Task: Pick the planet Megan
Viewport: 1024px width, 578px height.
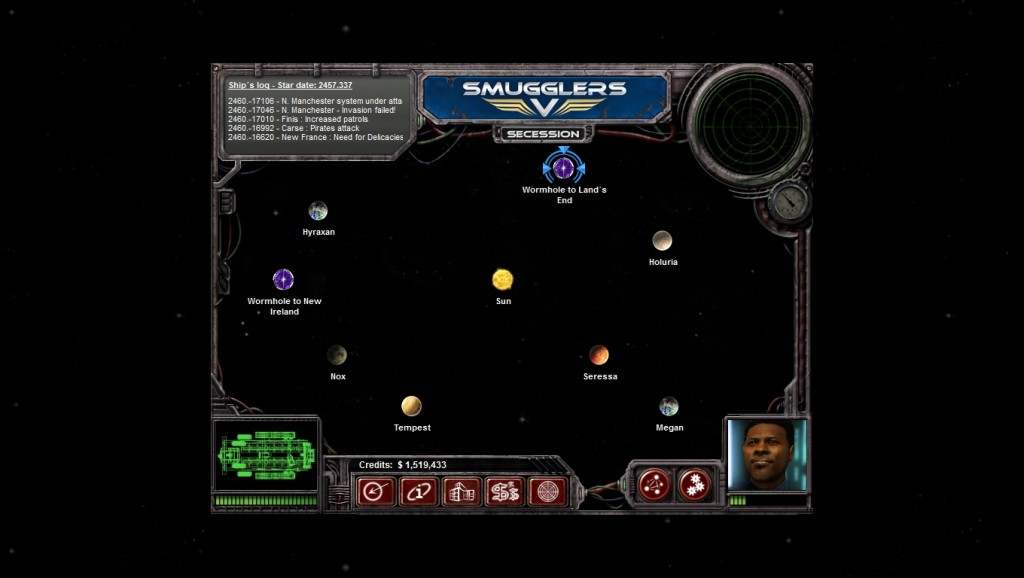Action: tap(669, 406)
